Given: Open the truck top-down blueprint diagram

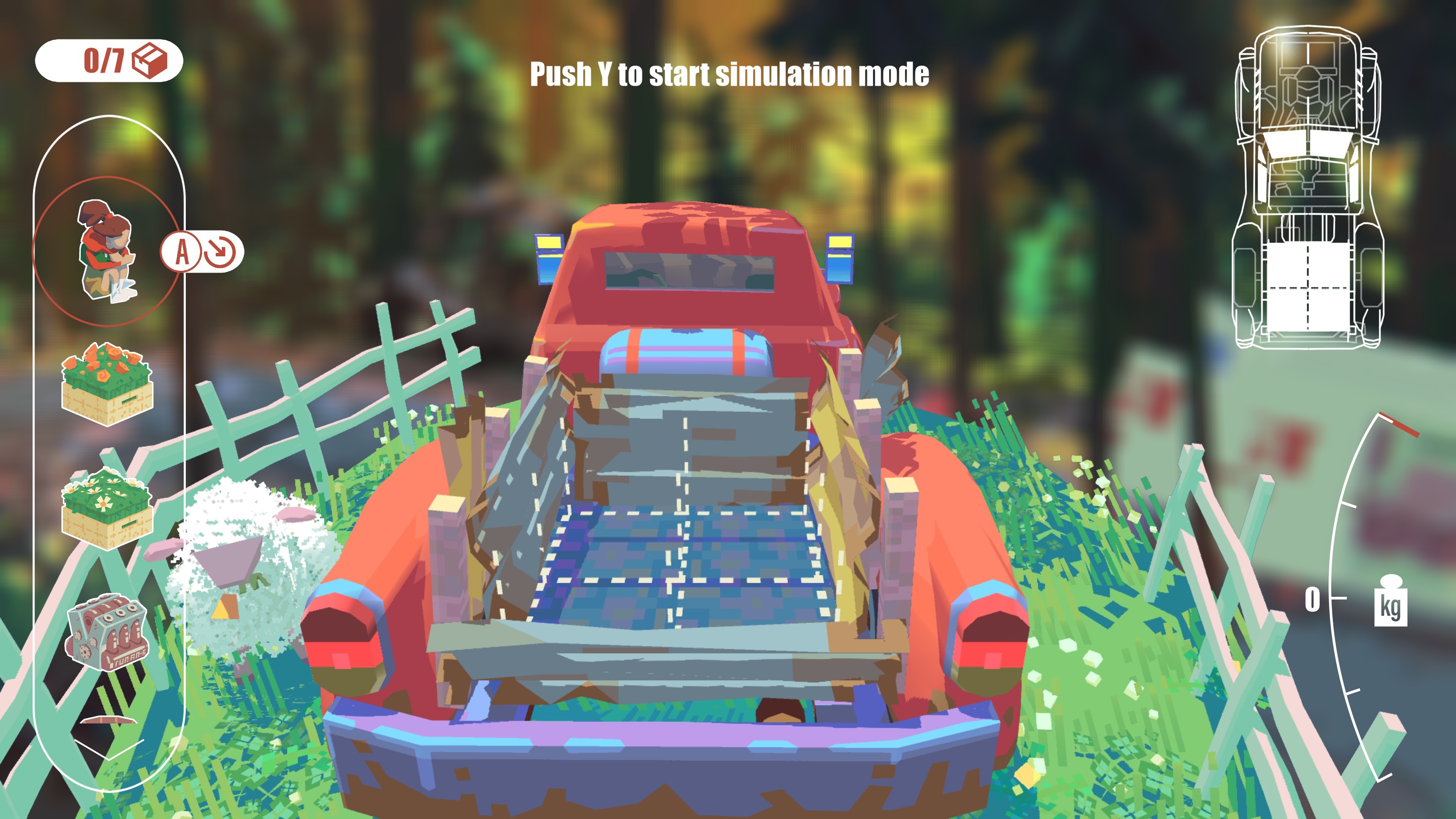Looking at the screenshot, I should click(1309, 187).
